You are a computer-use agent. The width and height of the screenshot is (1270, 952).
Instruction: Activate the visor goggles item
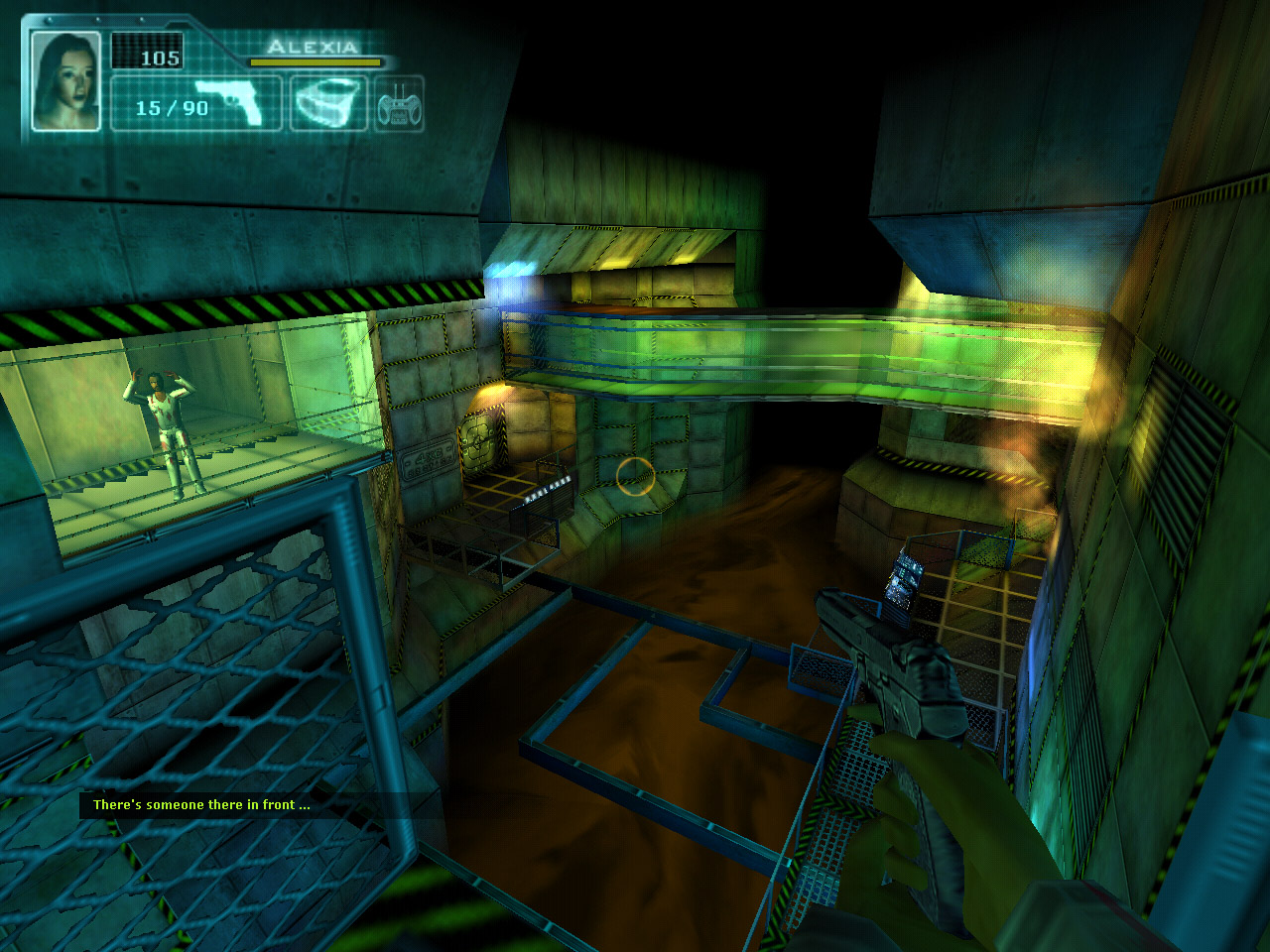(327, 103)
